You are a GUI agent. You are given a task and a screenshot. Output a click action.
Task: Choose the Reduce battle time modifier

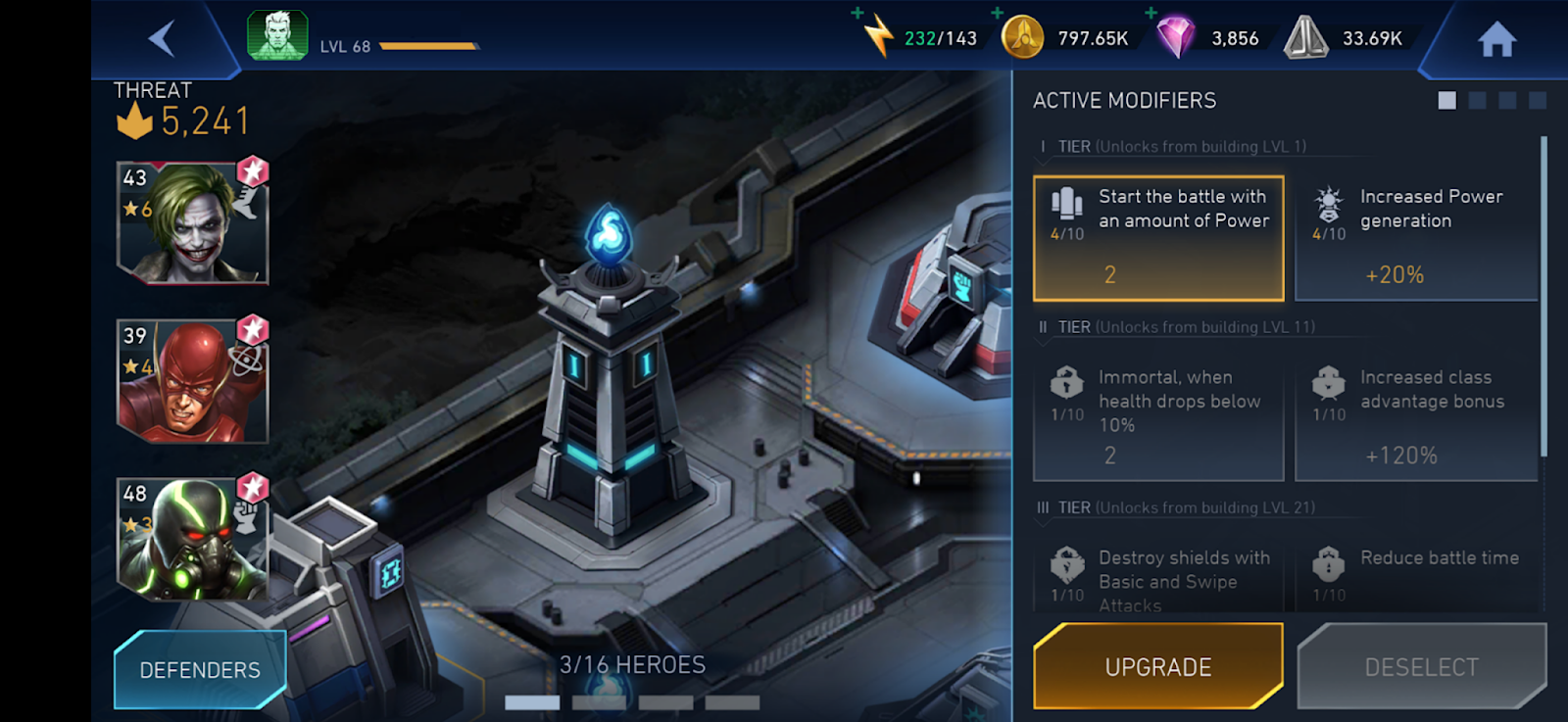click(x=1416, y=578)
